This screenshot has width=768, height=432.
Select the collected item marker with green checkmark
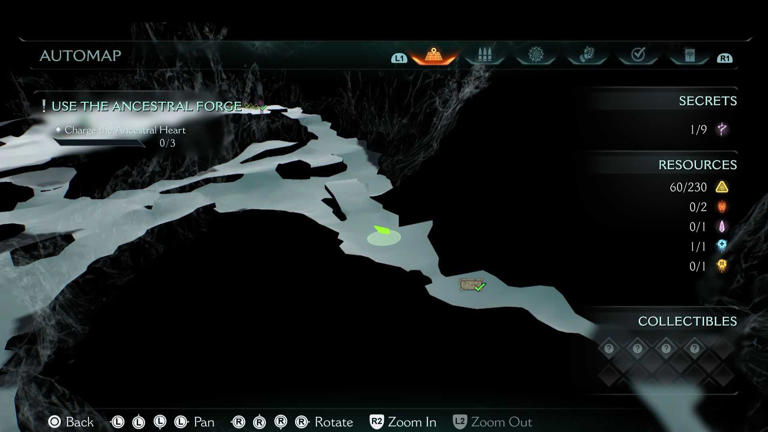(x=473, y=286)
